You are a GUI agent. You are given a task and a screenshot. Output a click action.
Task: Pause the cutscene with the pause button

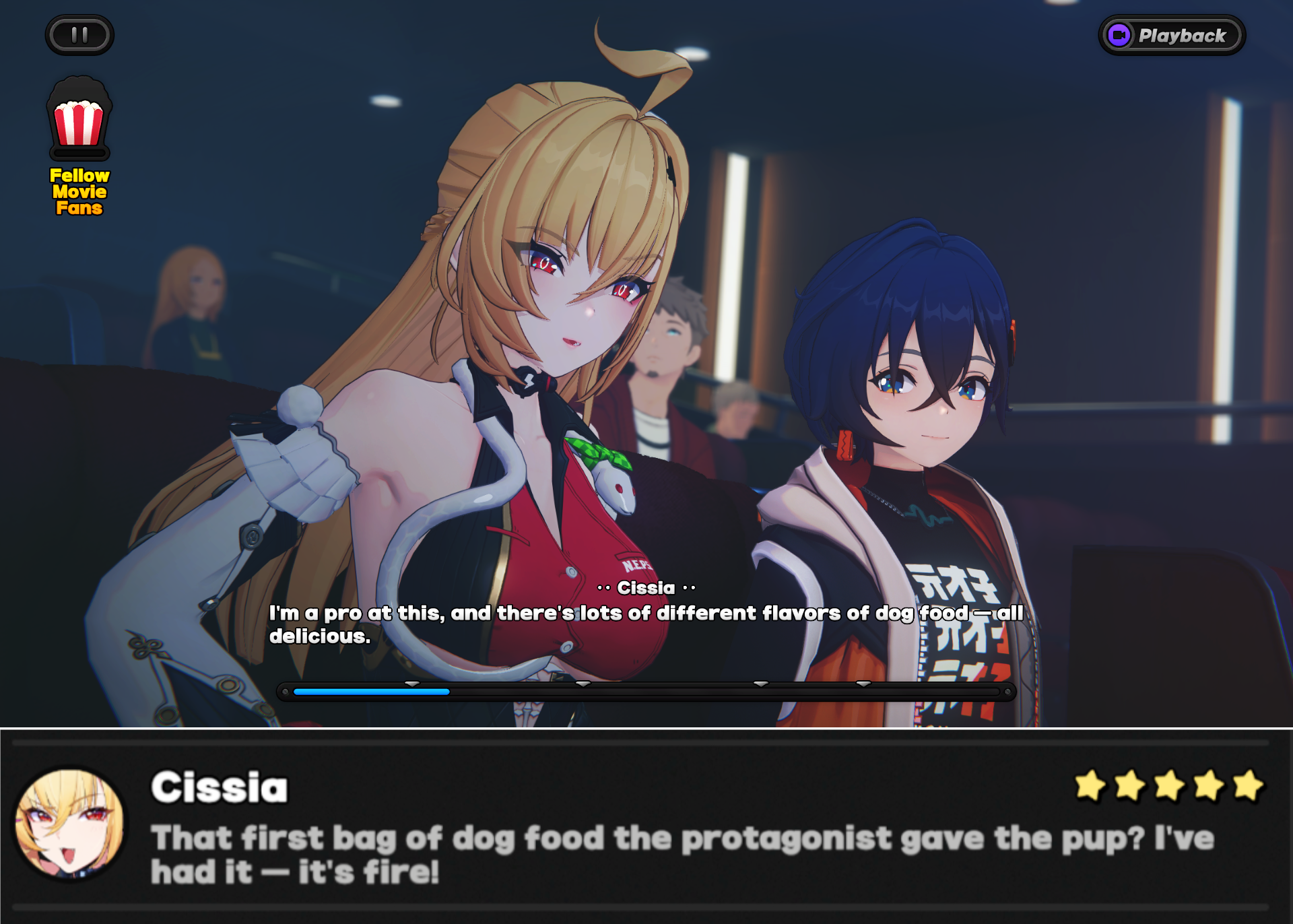pos(79,35)
